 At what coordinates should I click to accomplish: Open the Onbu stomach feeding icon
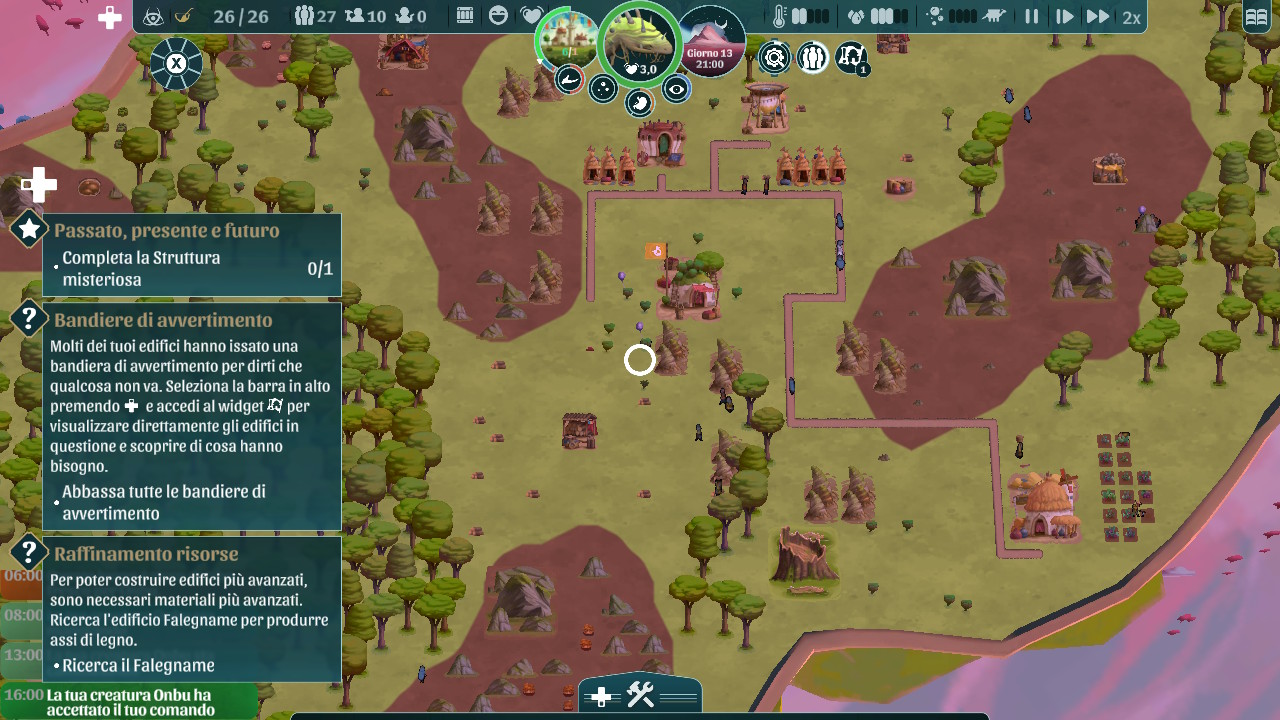click(x=639, y=102)
